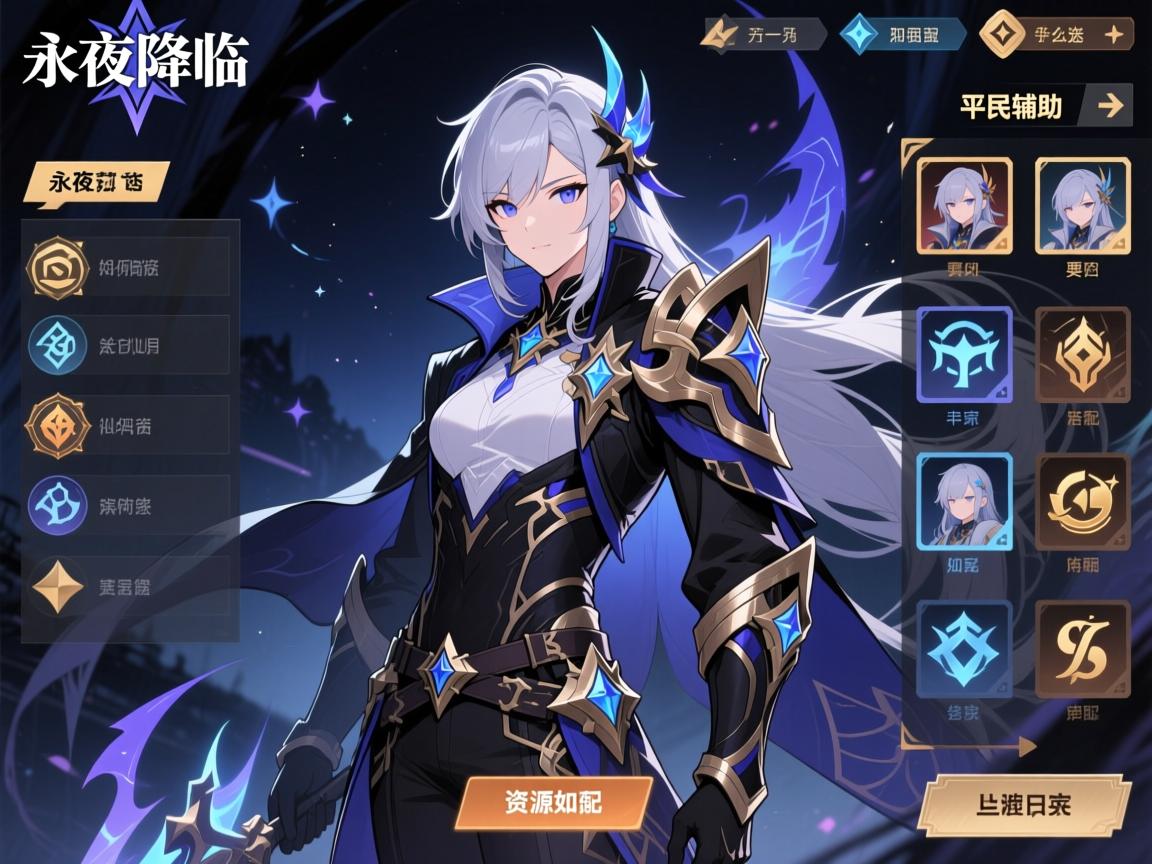Open the left menu row with purple-blue rune orb
This screenshot has height=864, width=1152.
[x=130, y=505]
